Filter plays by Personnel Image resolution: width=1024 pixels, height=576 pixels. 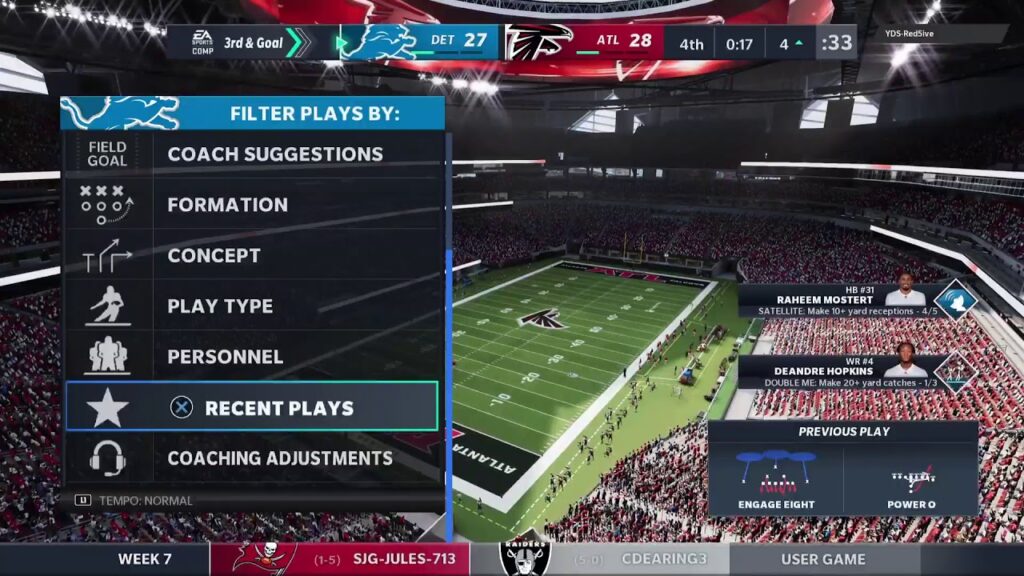pos(252,357)
